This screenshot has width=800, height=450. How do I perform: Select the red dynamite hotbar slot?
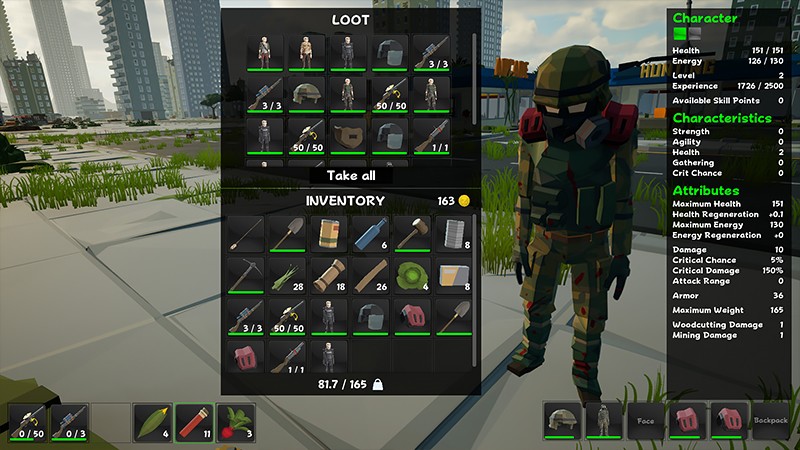(195, 422)
